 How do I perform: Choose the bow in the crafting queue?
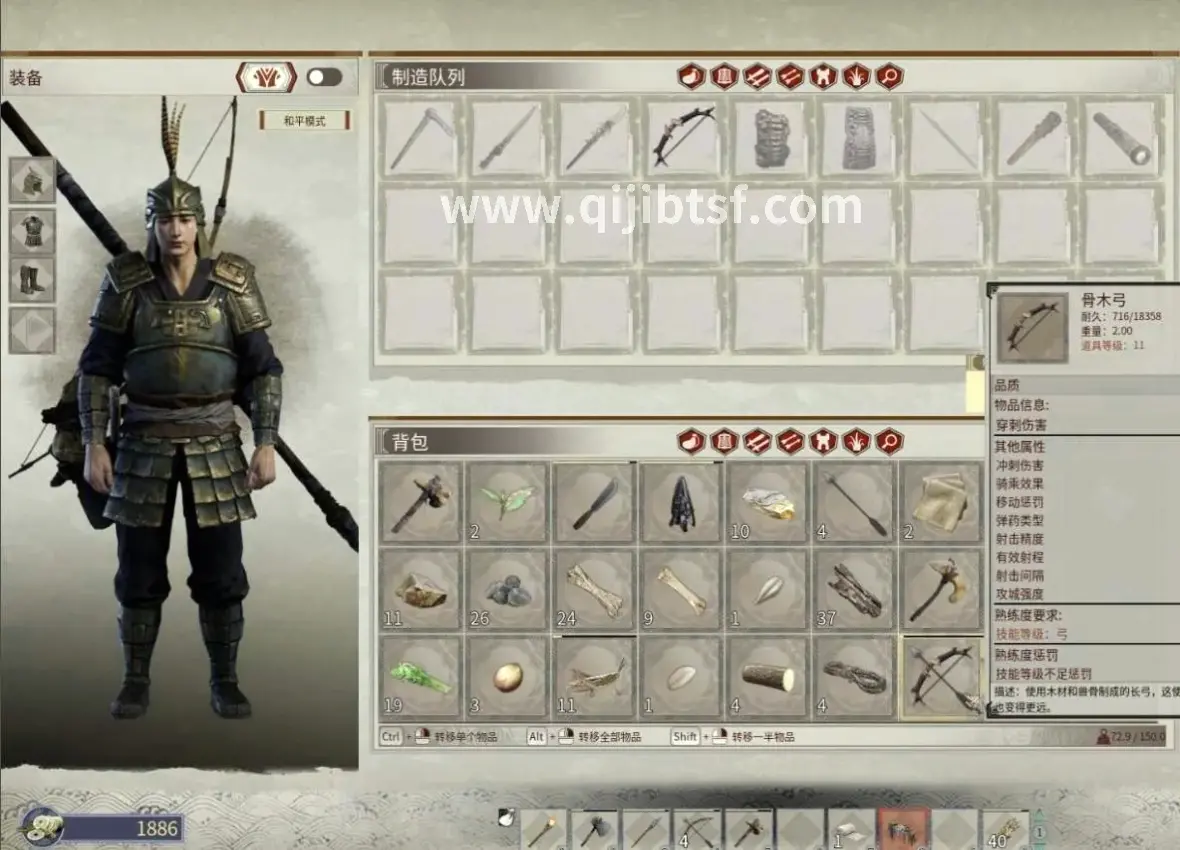coord(683,138)
